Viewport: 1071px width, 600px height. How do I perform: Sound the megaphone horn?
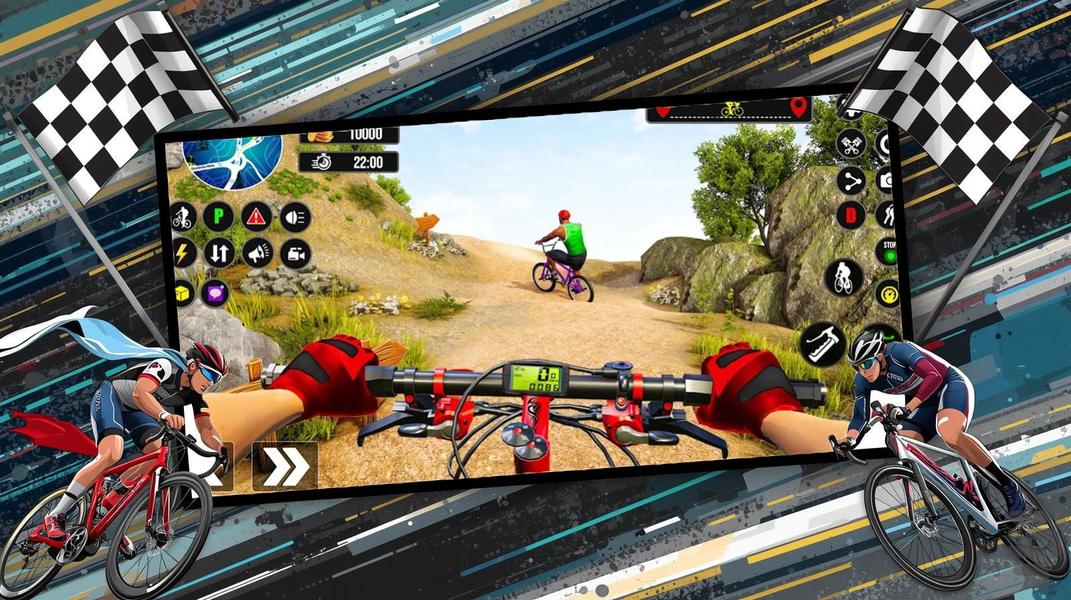click(258, 253)
